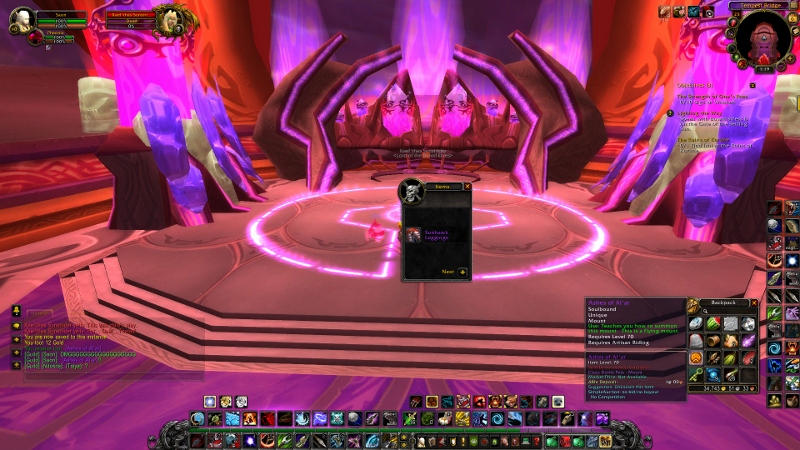Select the target boss portrait

coord(171,20)
